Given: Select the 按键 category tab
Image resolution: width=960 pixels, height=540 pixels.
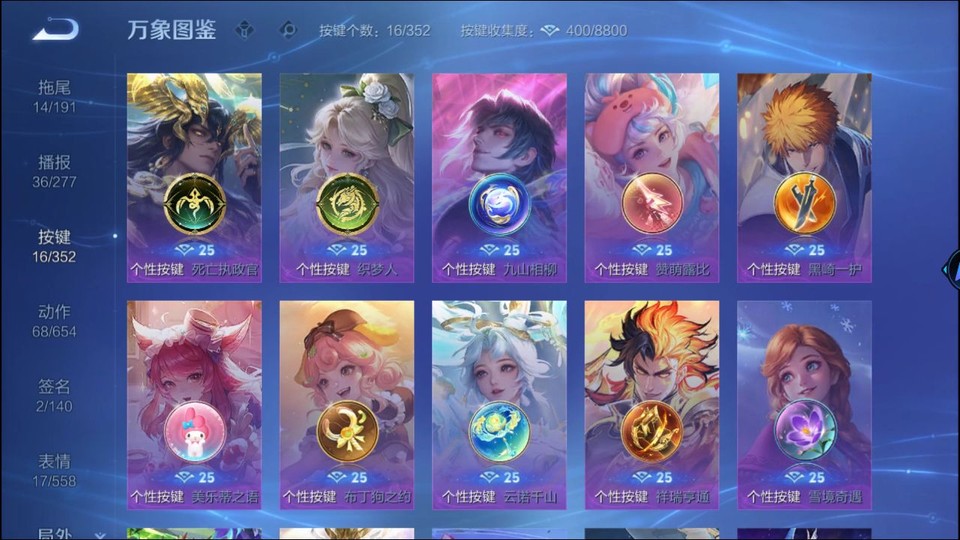Looking at the screenshot, I should [55, 246].
